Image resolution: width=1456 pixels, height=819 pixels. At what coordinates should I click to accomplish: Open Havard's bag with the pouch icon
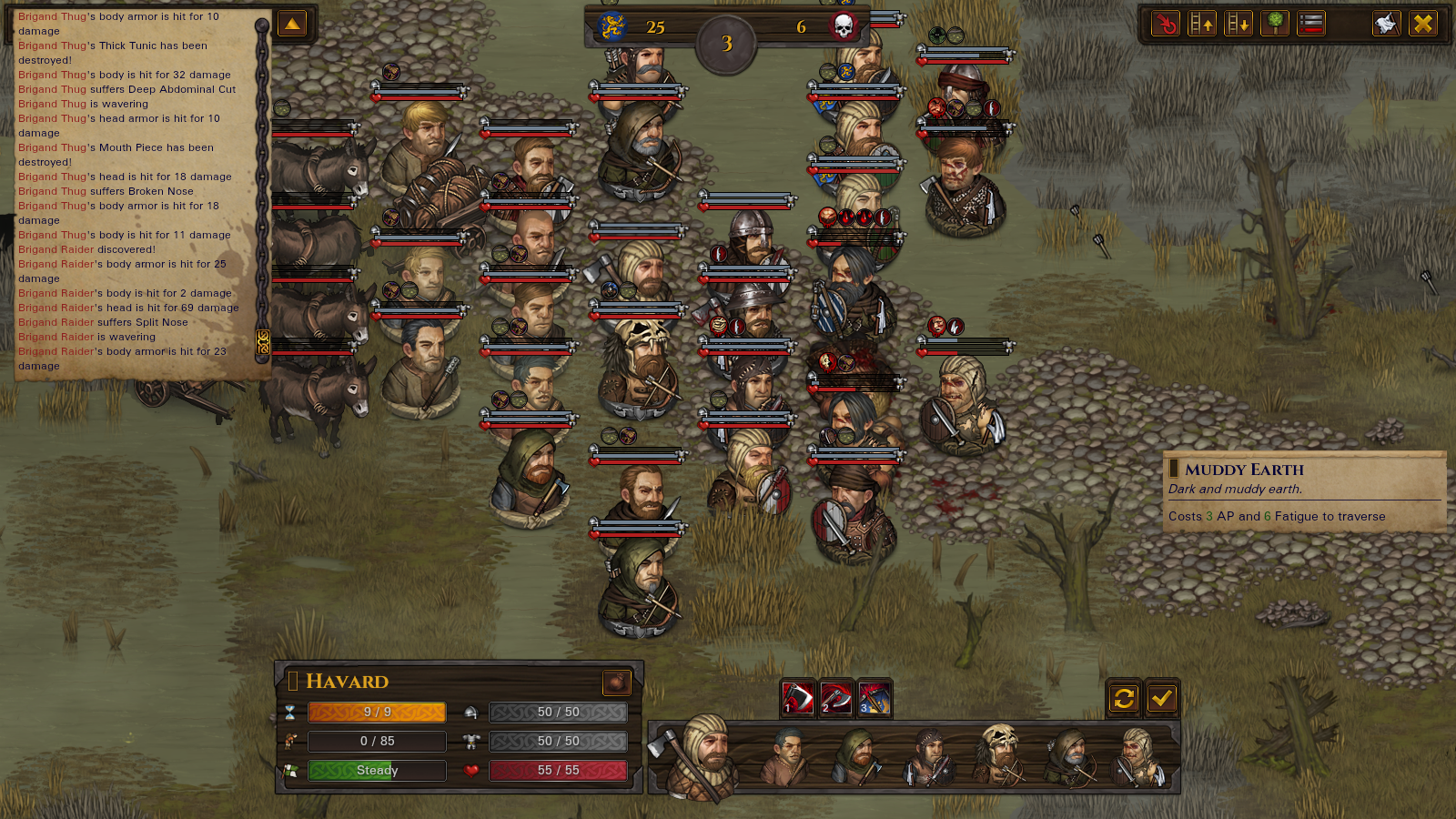[x=616, y=682]
